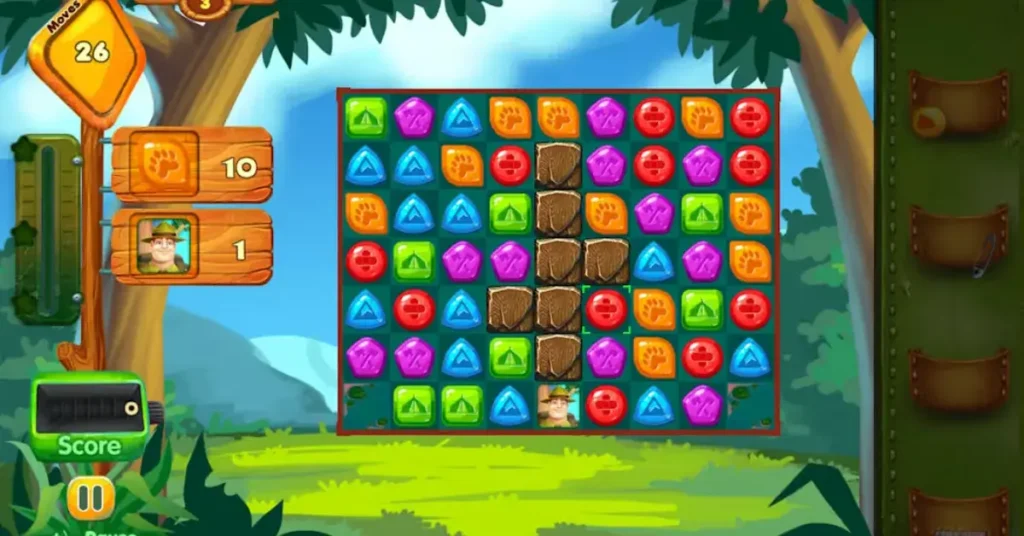Pause the game with the orange button
This screenshot has height=536, width=1024.
91,497
